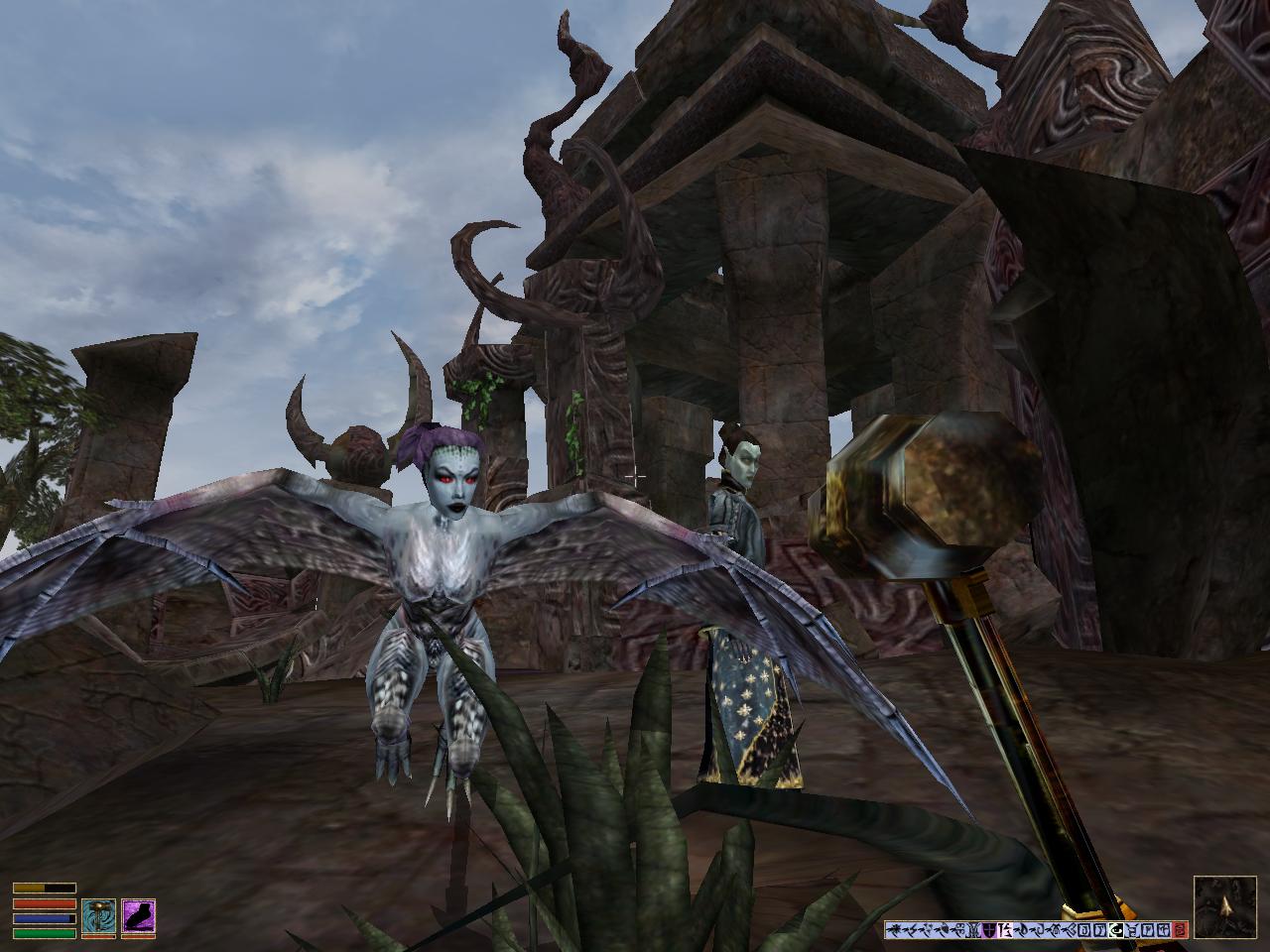Open the purple boot spell icon
1270x952 pixels.
[138, 917]
